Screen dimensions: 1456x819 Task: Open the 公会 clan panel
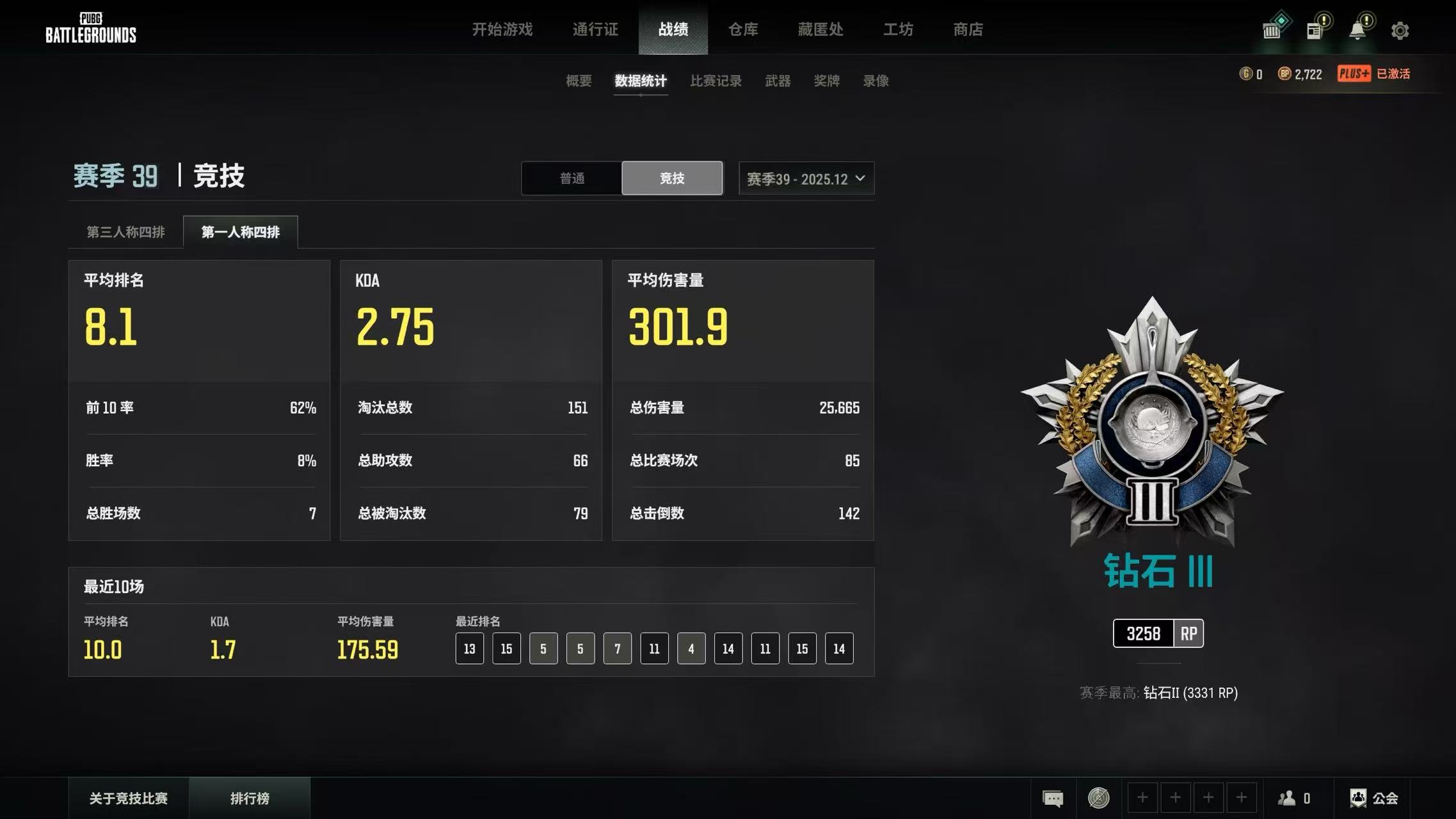coord(1382,798)
